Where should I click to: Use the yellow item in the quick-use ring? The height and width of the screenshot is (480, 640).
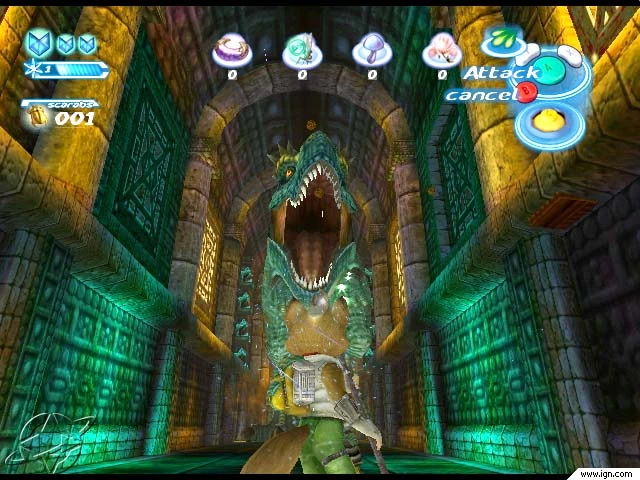(547, 122)
